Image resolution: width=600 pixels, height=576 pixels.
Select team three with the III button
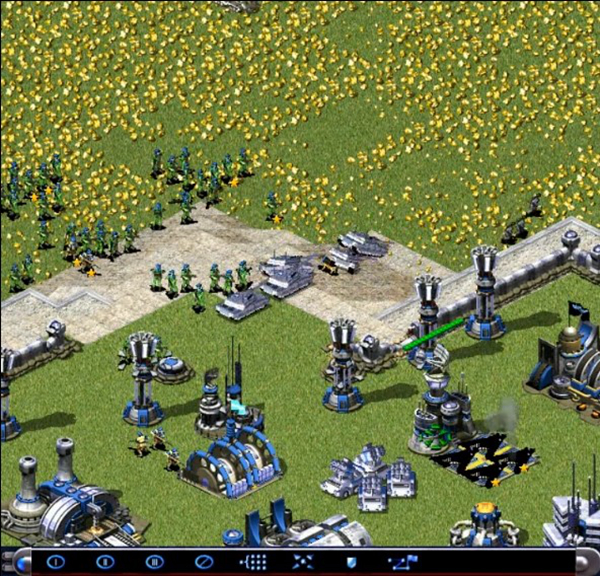(x=154, y=561)
